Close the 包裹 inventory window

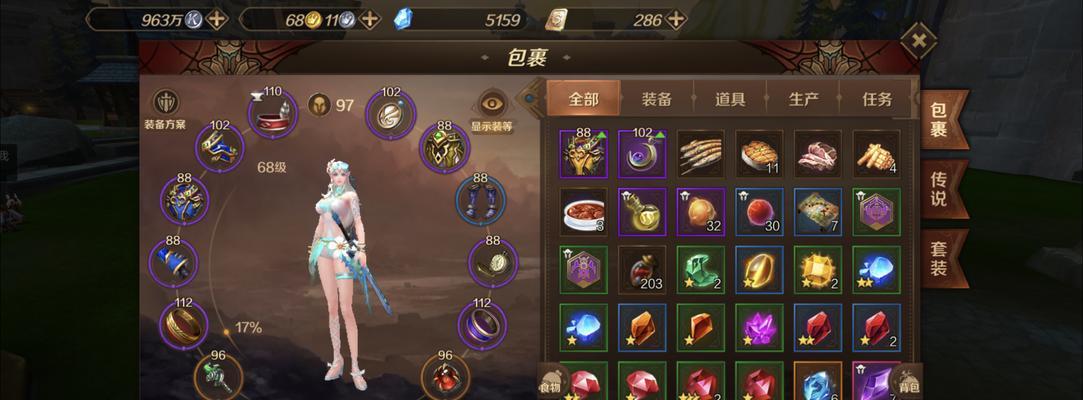(917, 41)
